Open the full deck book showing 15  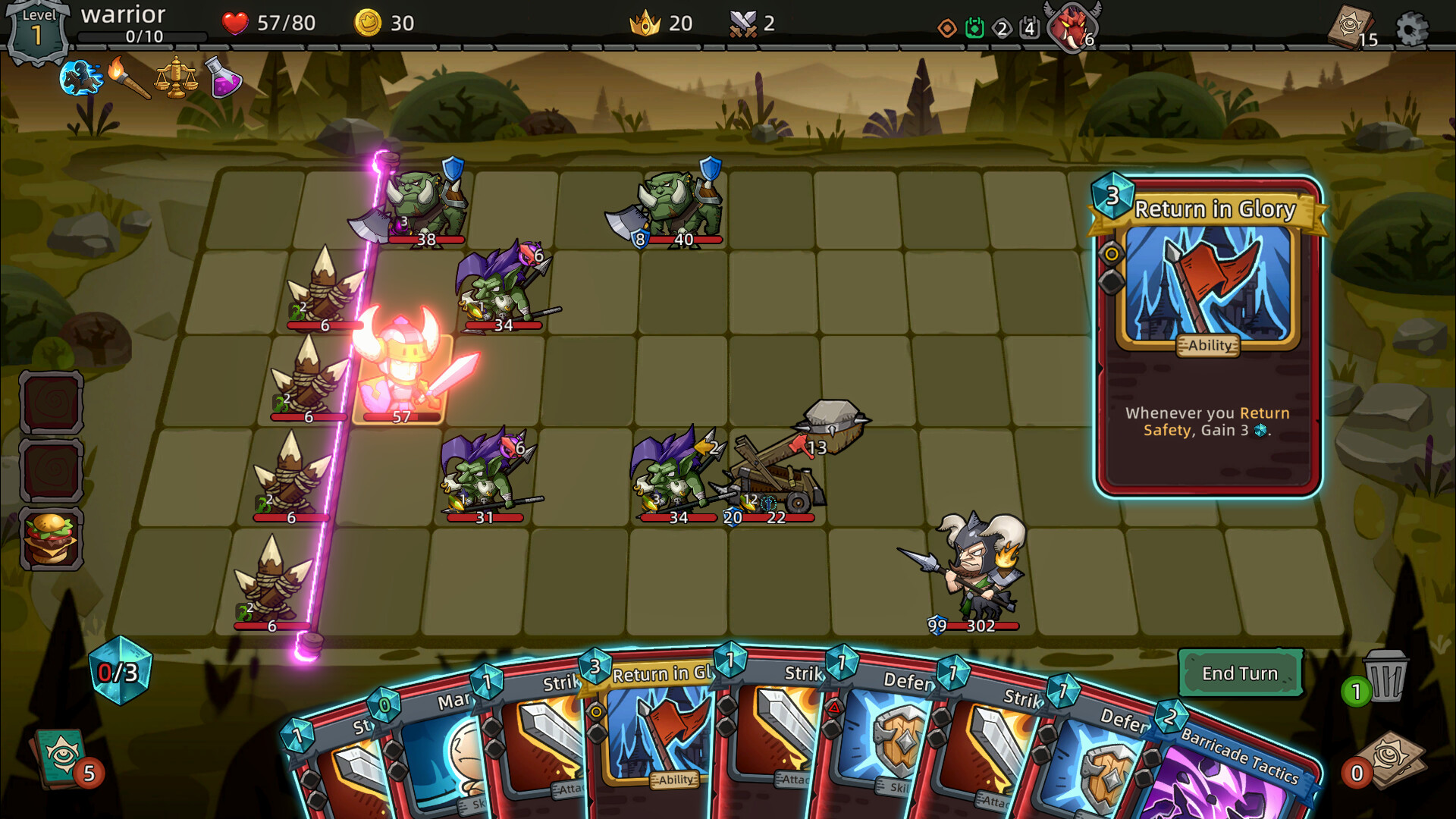coord(1351,27)
